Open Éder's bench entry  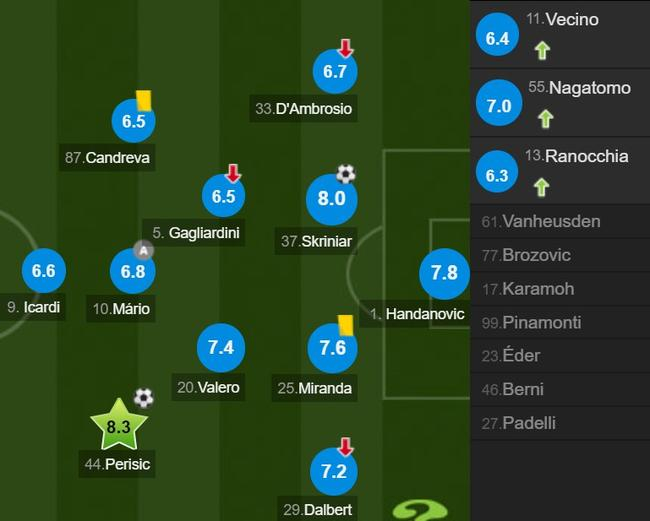click(560, 356)
